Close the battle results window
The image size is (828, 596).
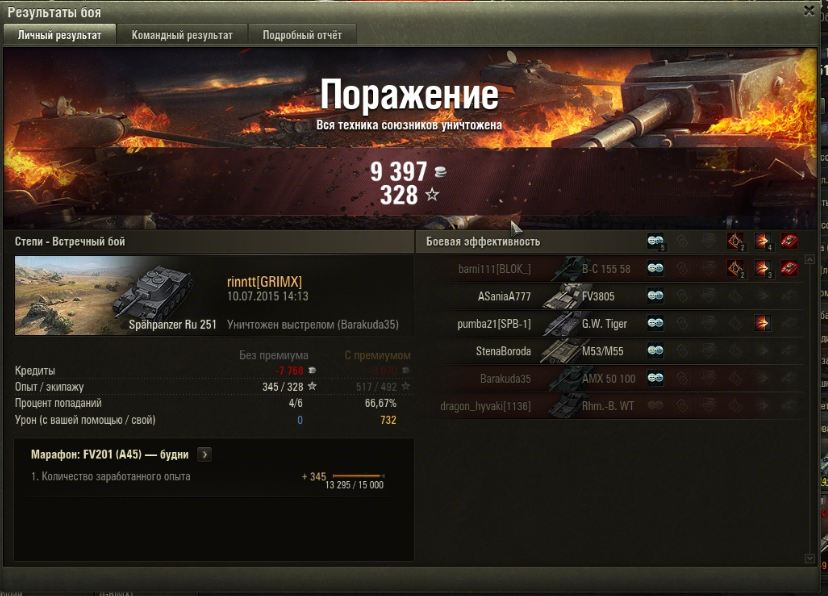tap(809, 11)
